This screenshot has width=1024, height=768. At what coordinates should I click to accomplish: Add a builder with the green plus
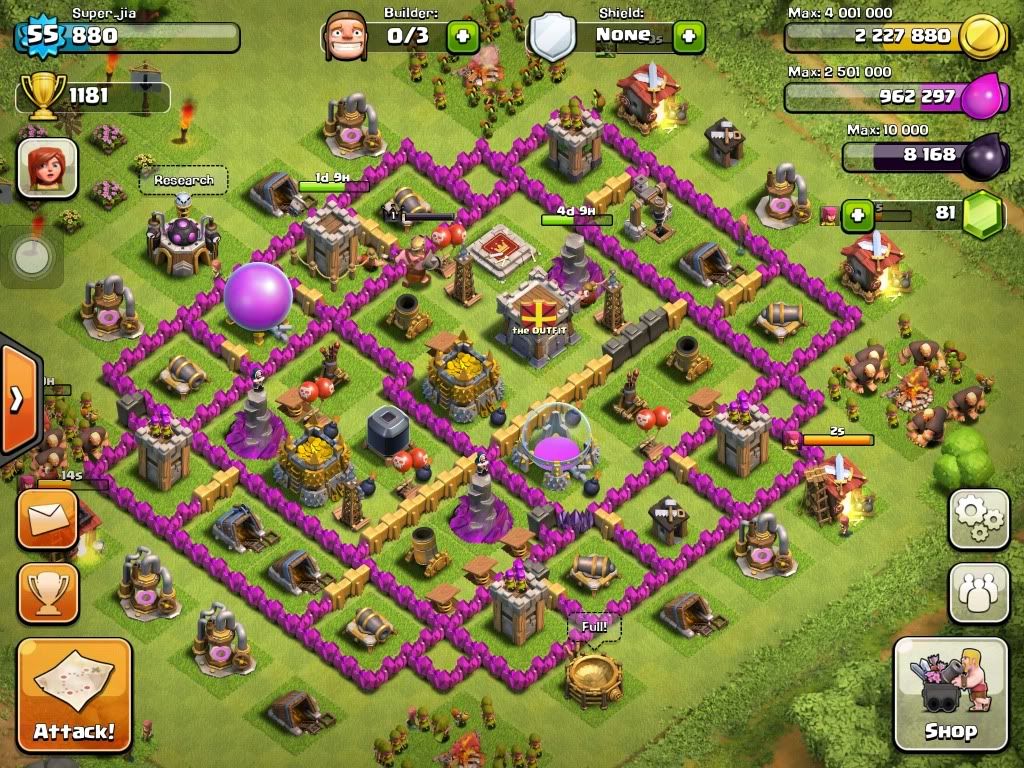click(x=462, y=37)
